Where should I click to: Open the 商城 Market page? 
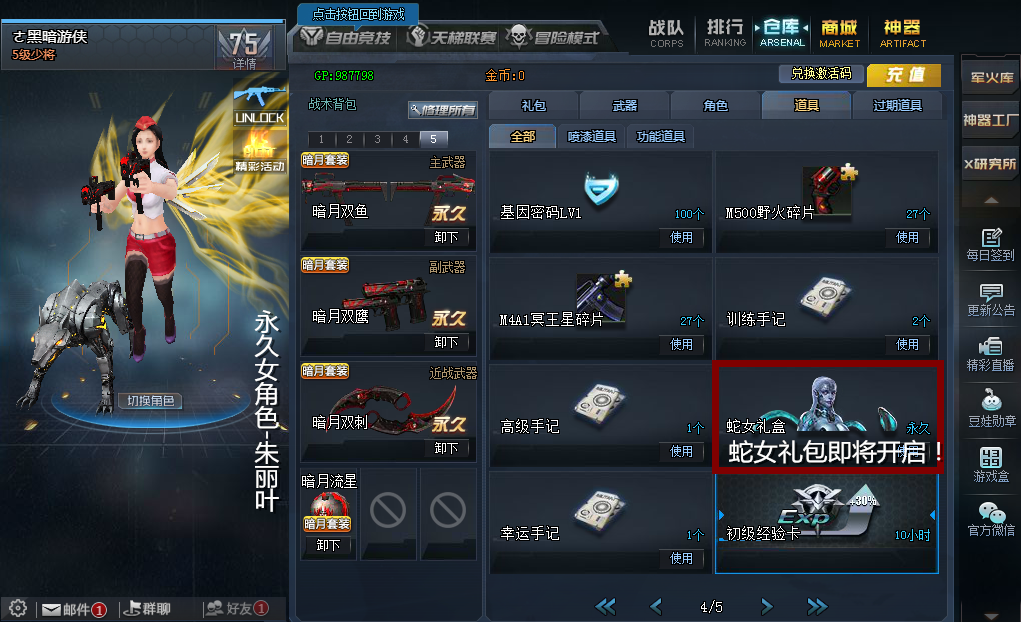point(839,32)
